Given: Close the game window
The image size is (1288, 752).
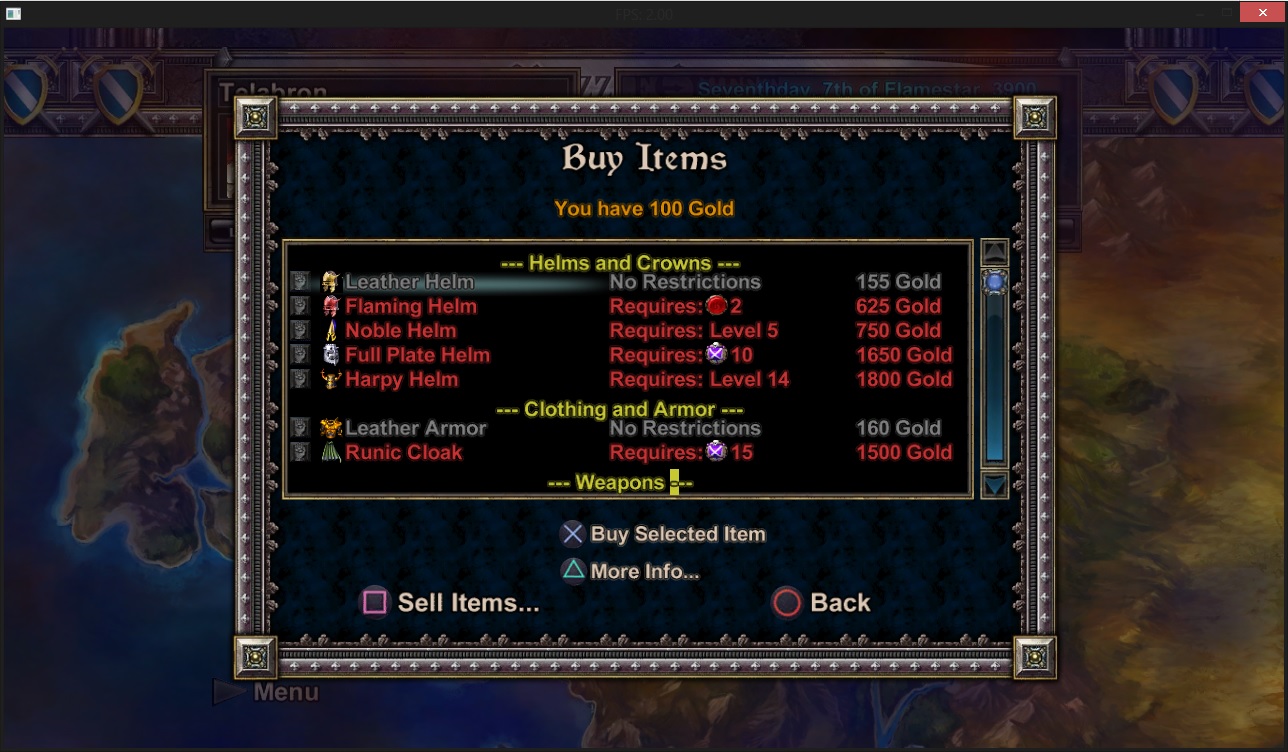Looking at the screenshot, I should (1262, 12).
